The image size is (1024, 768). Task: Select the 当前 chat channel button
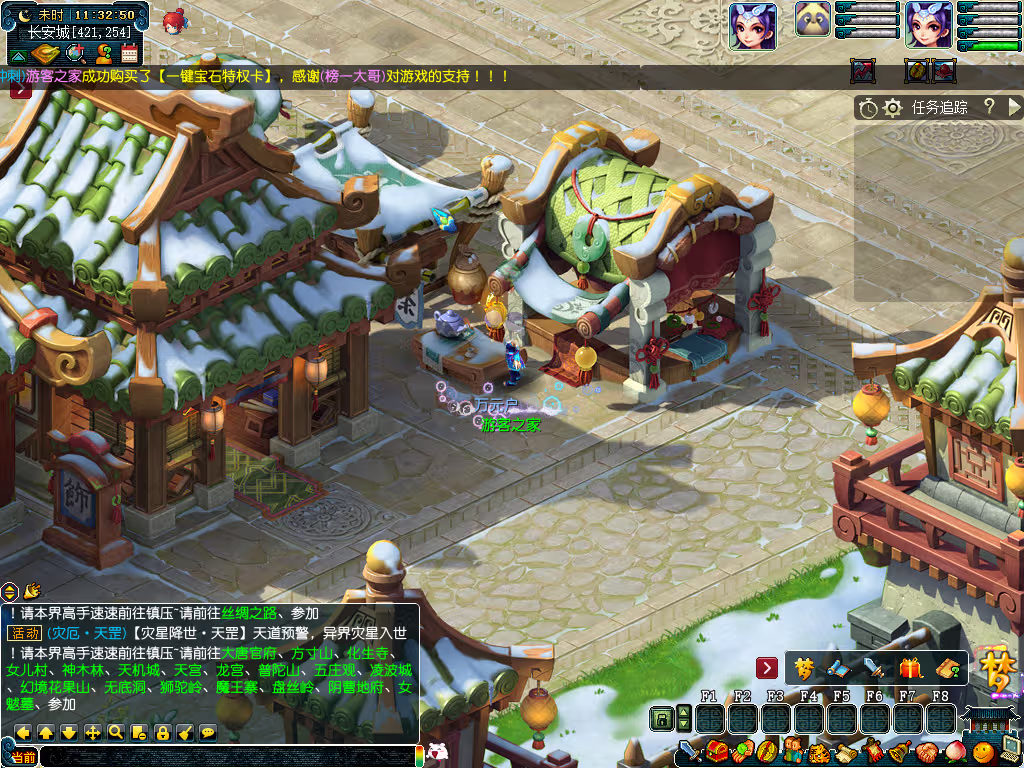[24, 757]
